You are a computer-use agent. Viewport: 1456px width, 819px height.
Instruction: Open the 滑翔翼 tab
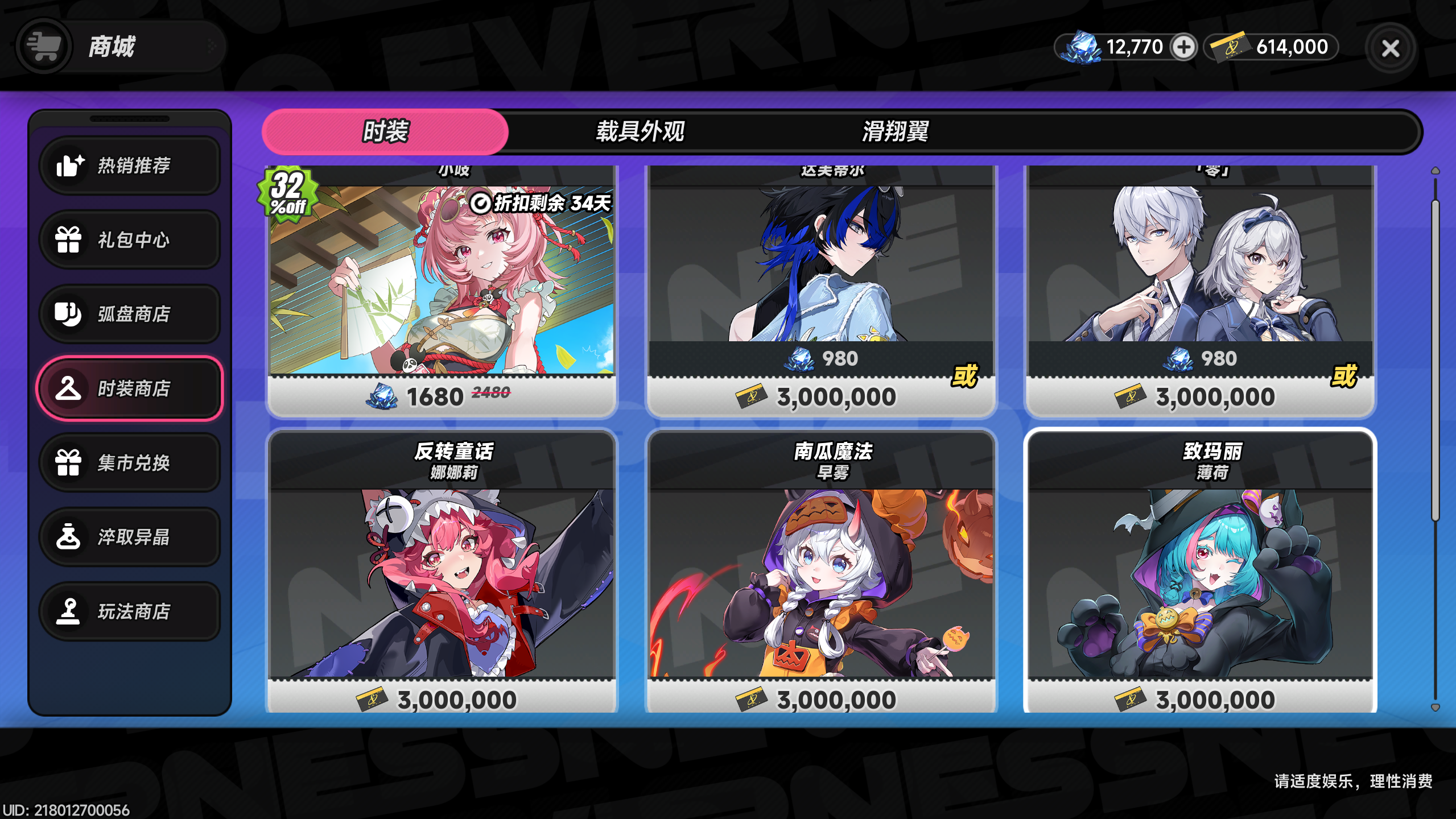pyautogui.click(x=895, y=131)
